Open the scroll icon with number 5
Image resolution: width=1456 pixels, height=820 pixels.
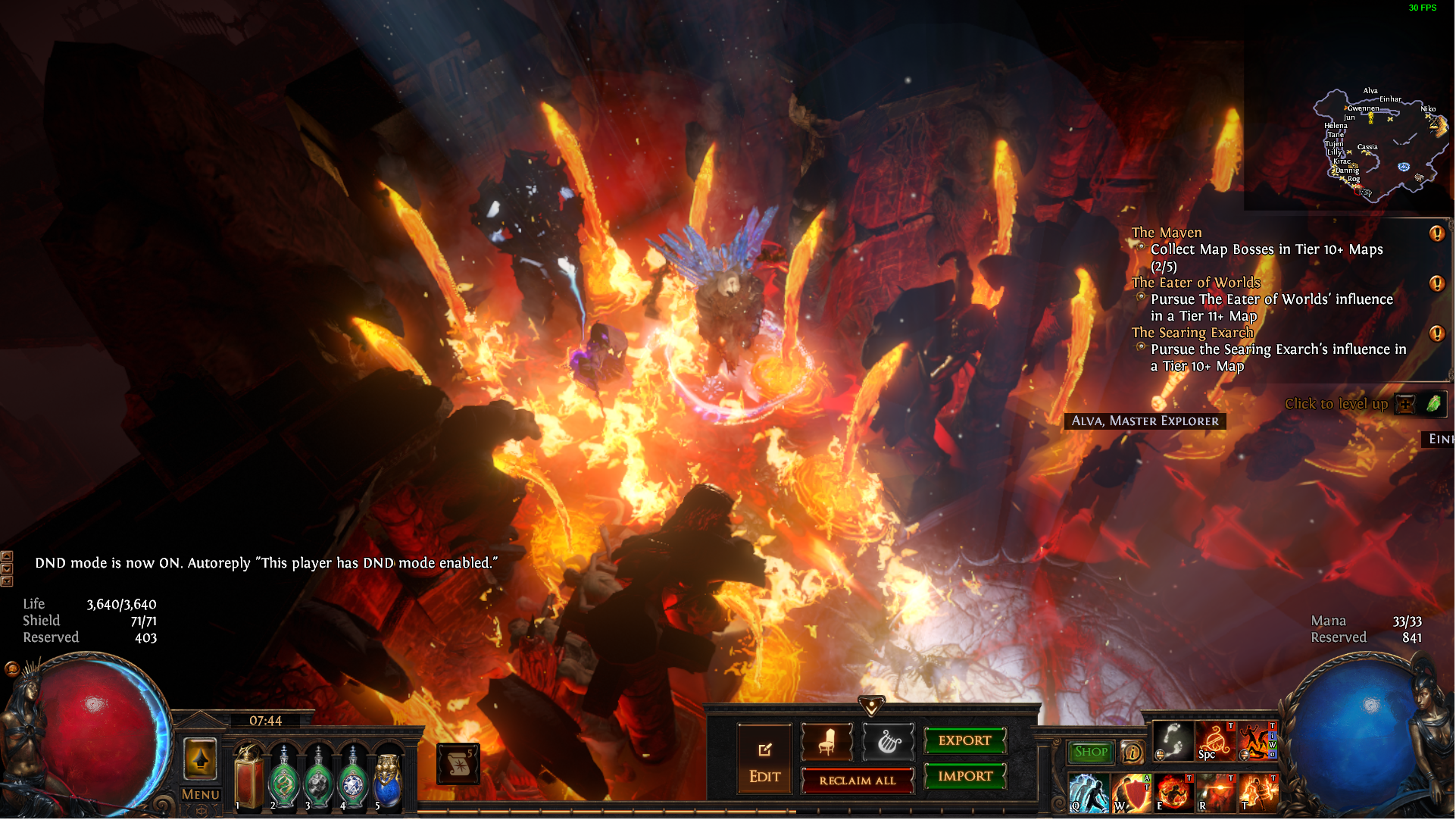click(458, 764)
